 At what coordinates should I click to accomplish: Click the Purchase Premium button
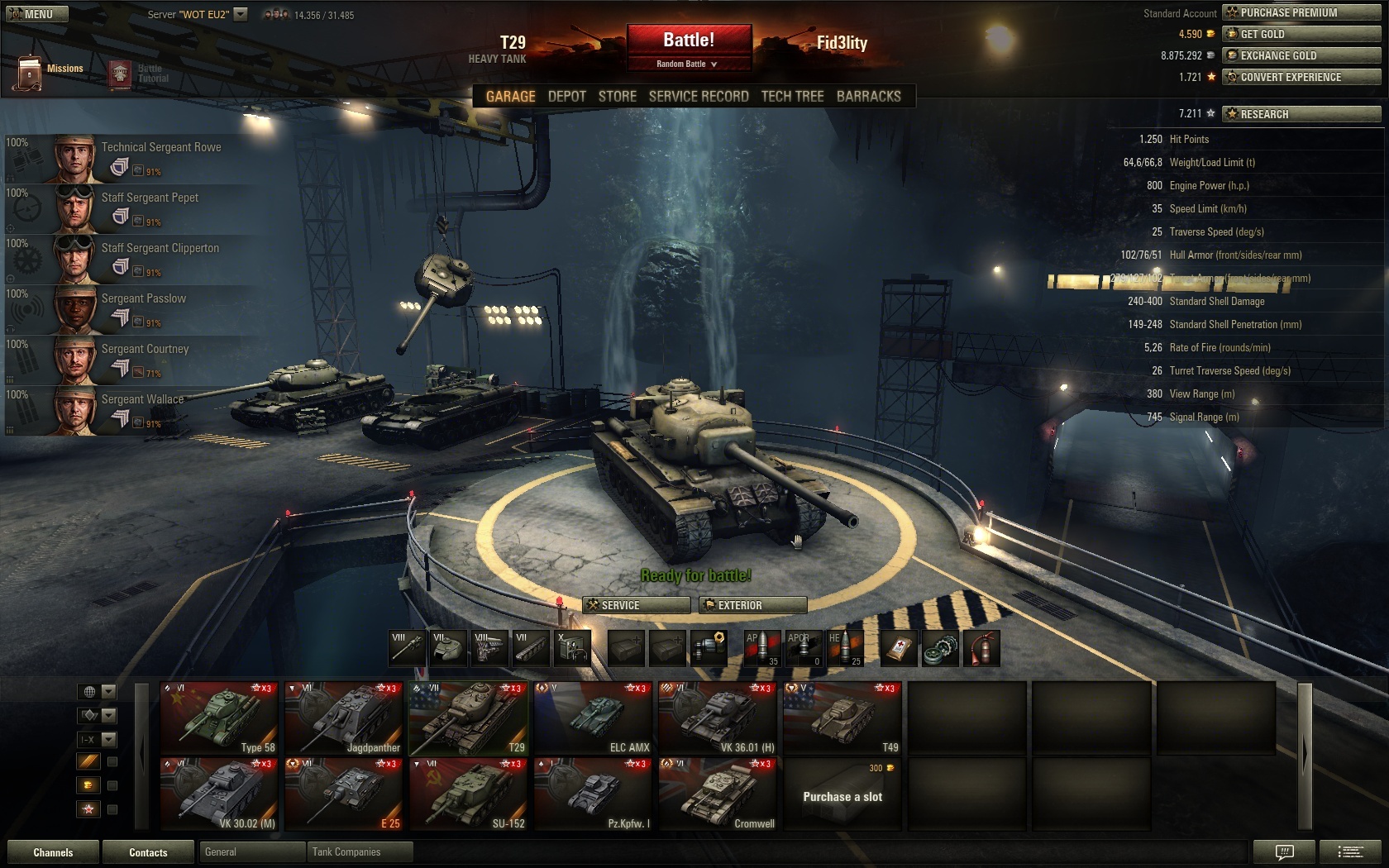pyautogui.click(x=1301, y=12)
